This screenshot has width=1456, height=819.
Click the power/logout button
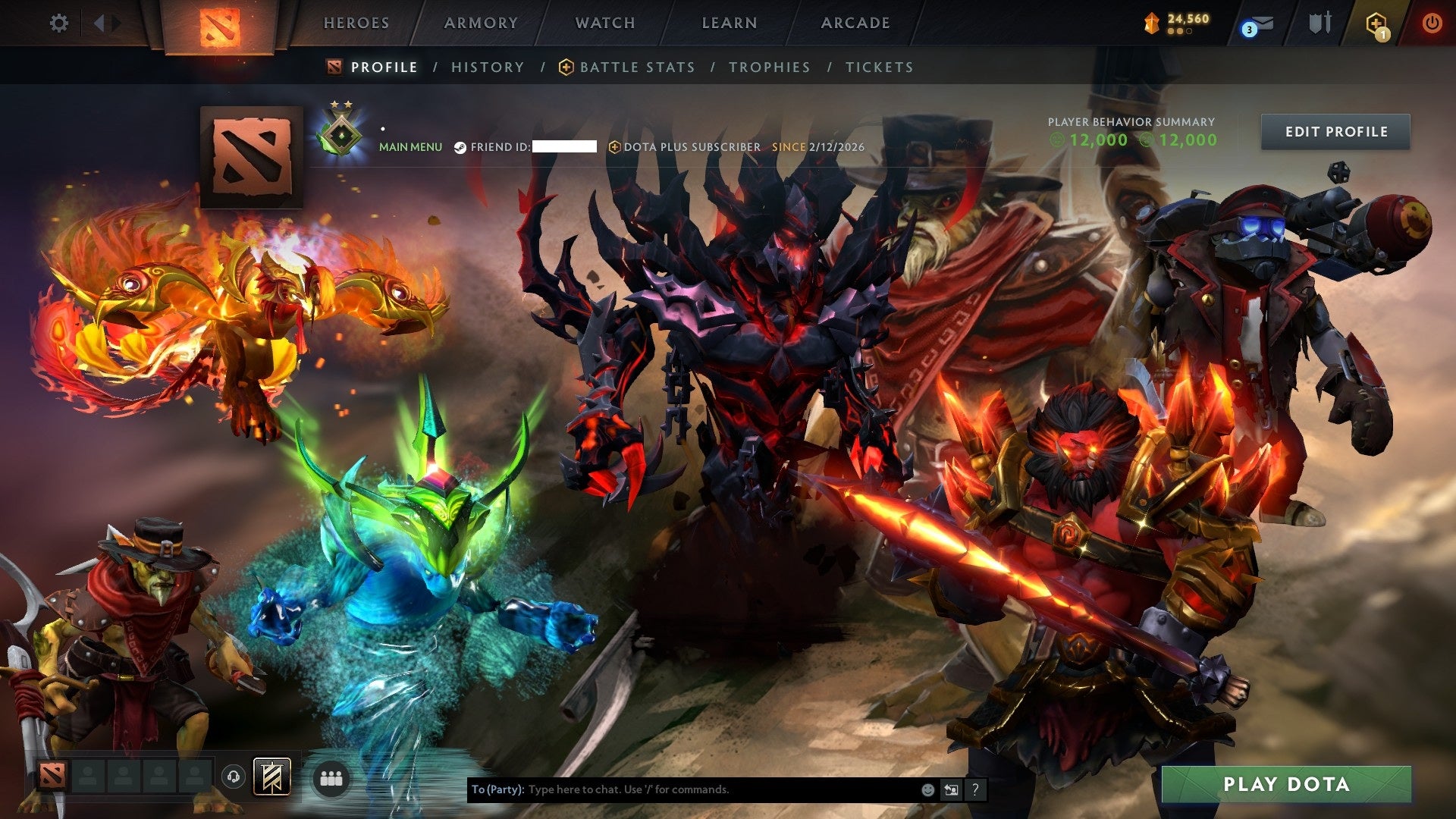[1433, 23]
